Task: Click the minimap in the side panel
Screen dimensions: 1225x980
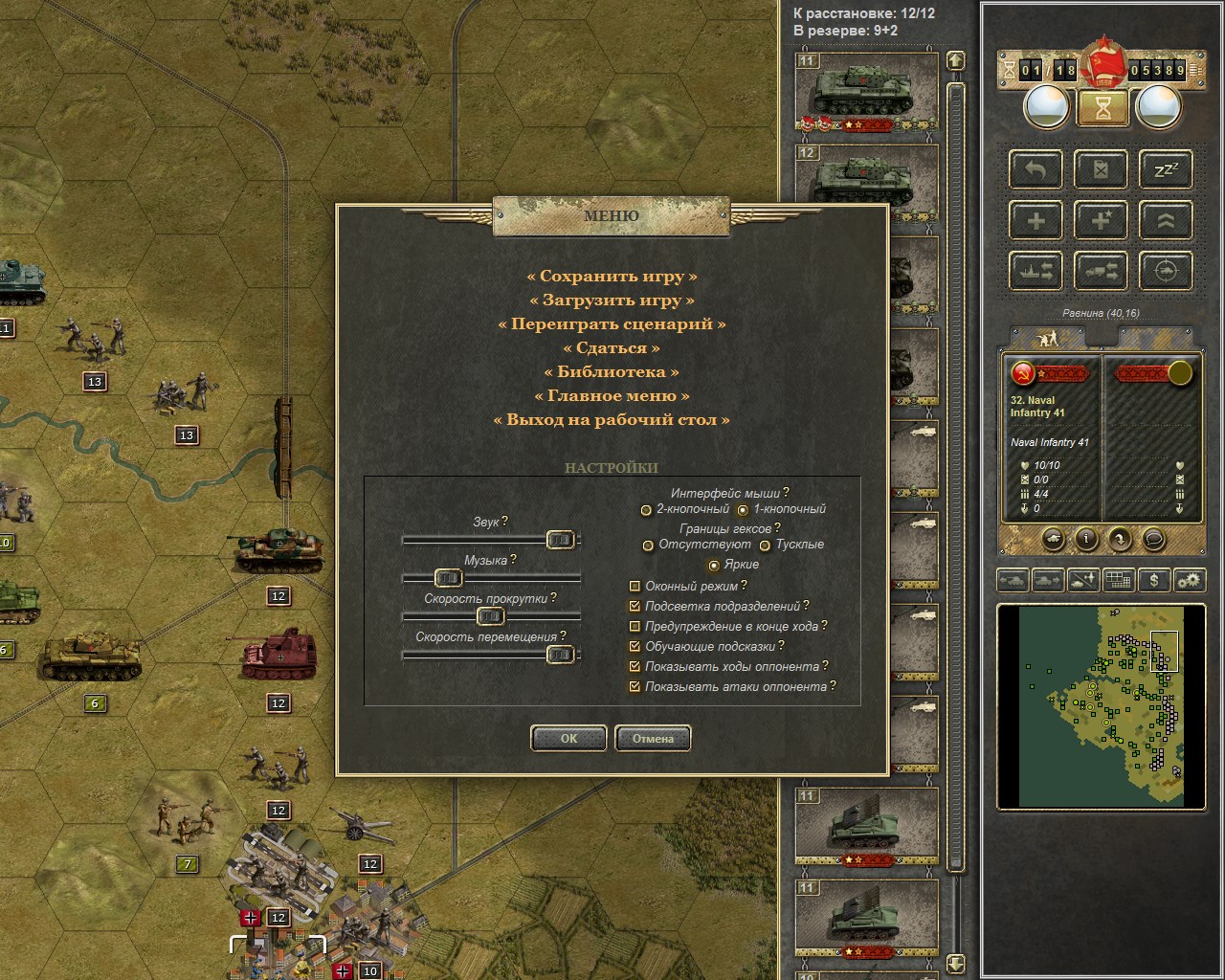Action: (x=1101, y=706)
